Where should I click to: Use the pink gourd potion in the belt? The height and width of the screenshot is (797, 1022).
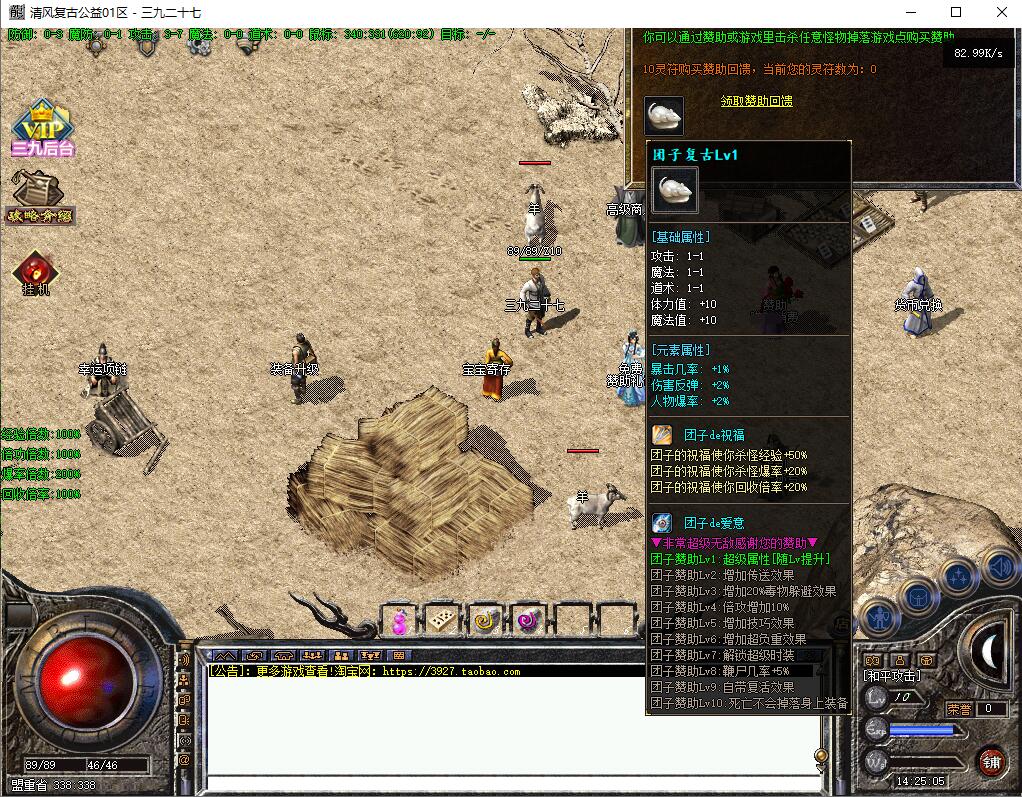400,621
